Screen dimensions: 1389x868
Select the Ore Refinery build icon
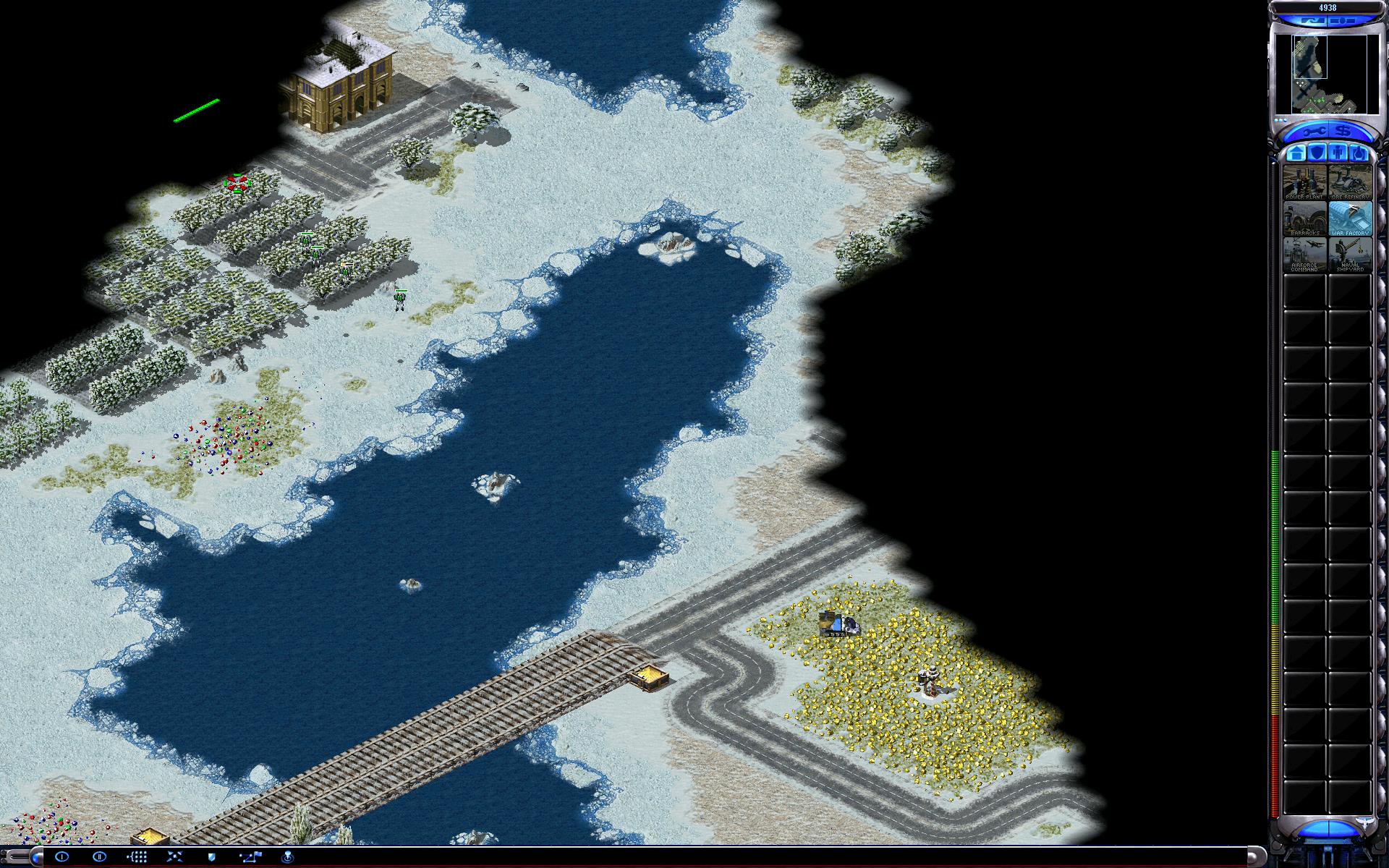click(1350, 182)
